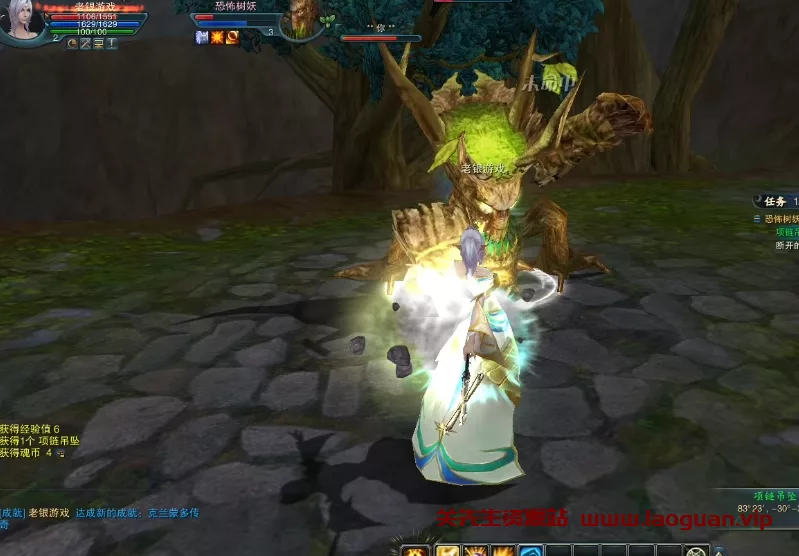
Task: Click the white creature buff icon under the target
Action: click(x=201, y=38)
